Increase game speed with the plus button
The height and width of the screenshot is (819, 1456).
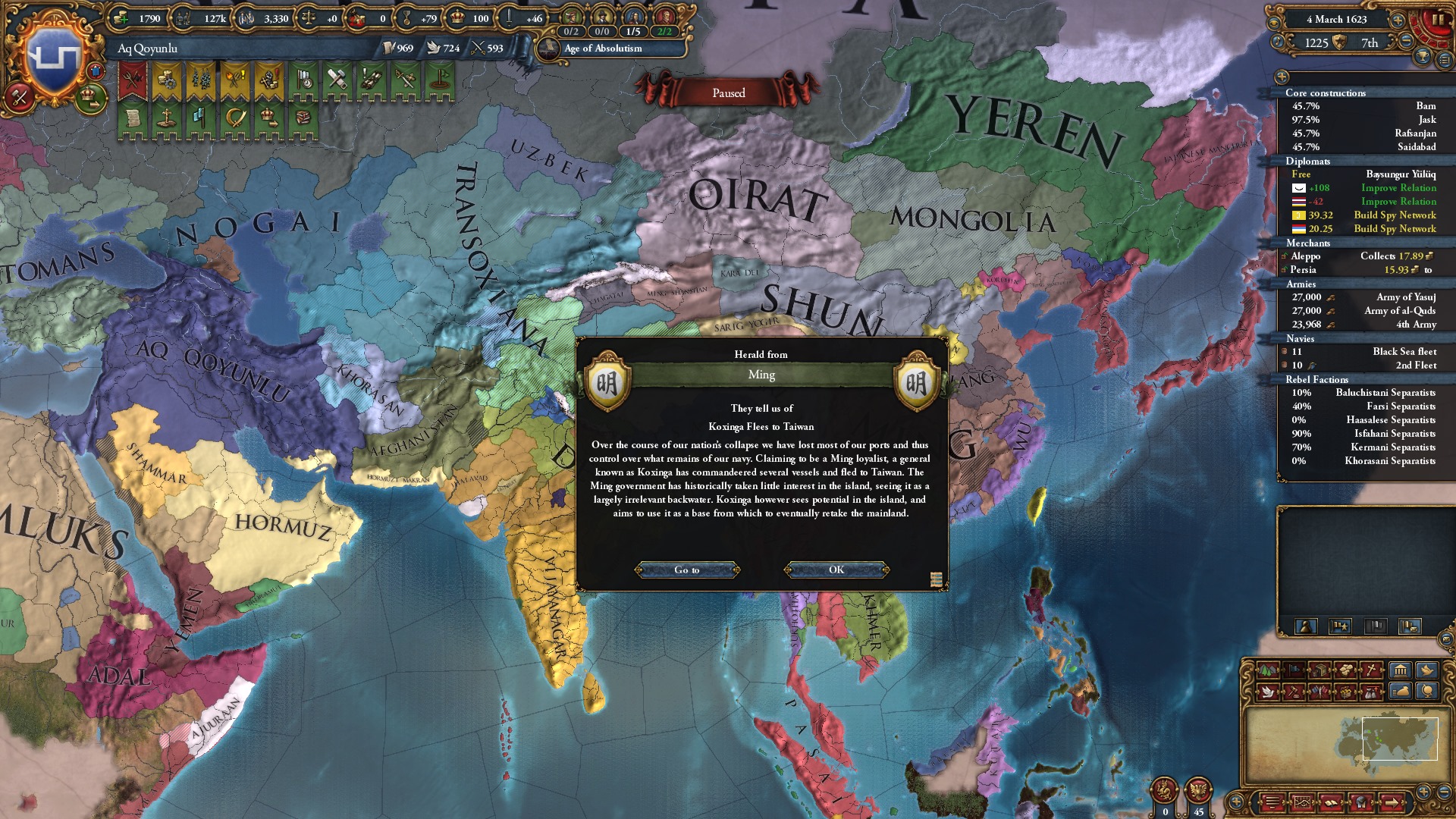point(1398,20)
